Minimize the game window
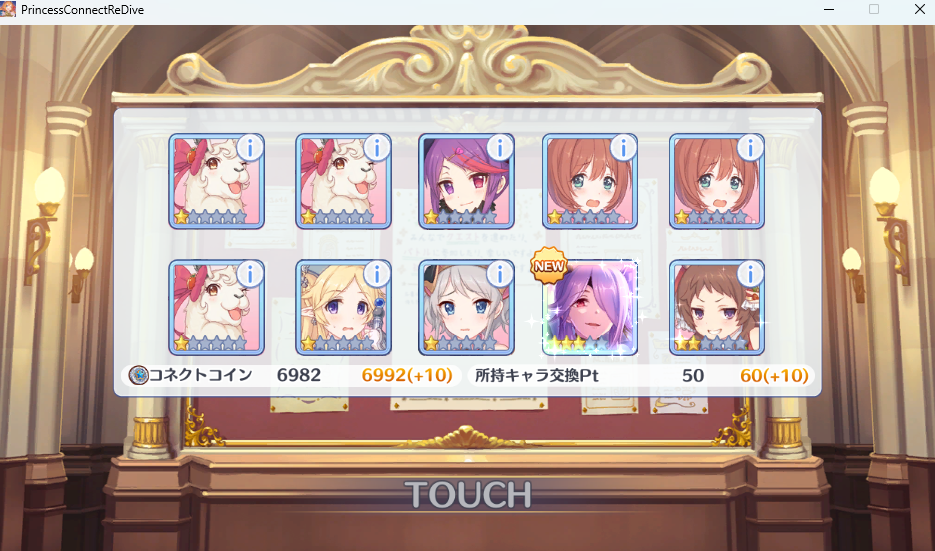This screenshot has height=551, width=935. click(828, 9)
